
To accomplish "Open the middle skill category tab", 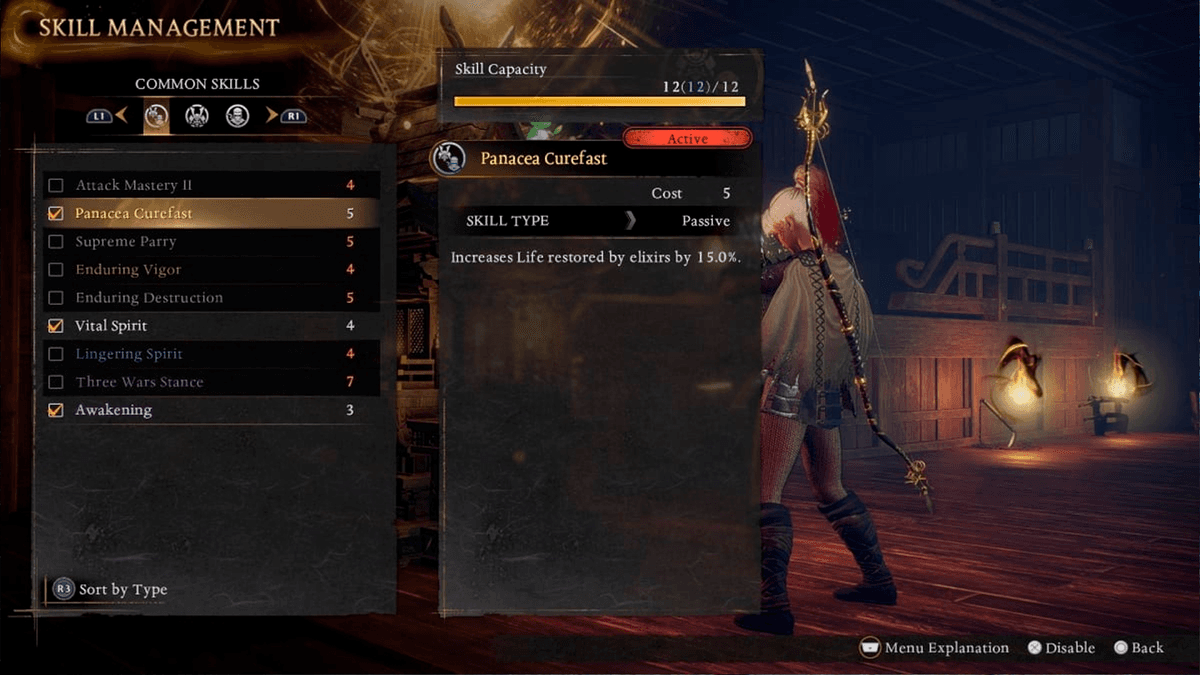I will (x=196, y=116).
